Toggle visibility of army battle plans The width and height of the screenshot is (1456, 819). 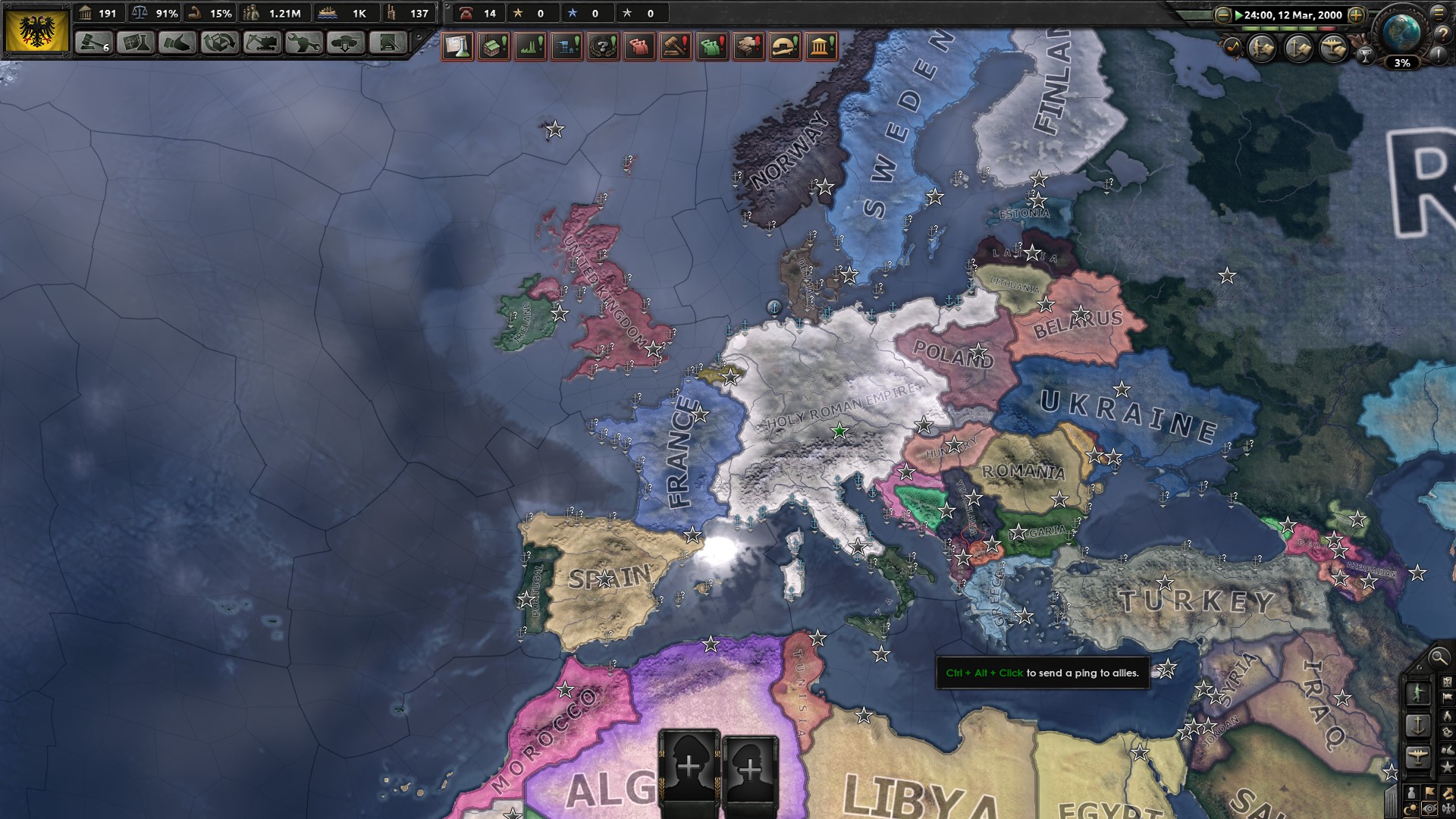pos(1261,47)
